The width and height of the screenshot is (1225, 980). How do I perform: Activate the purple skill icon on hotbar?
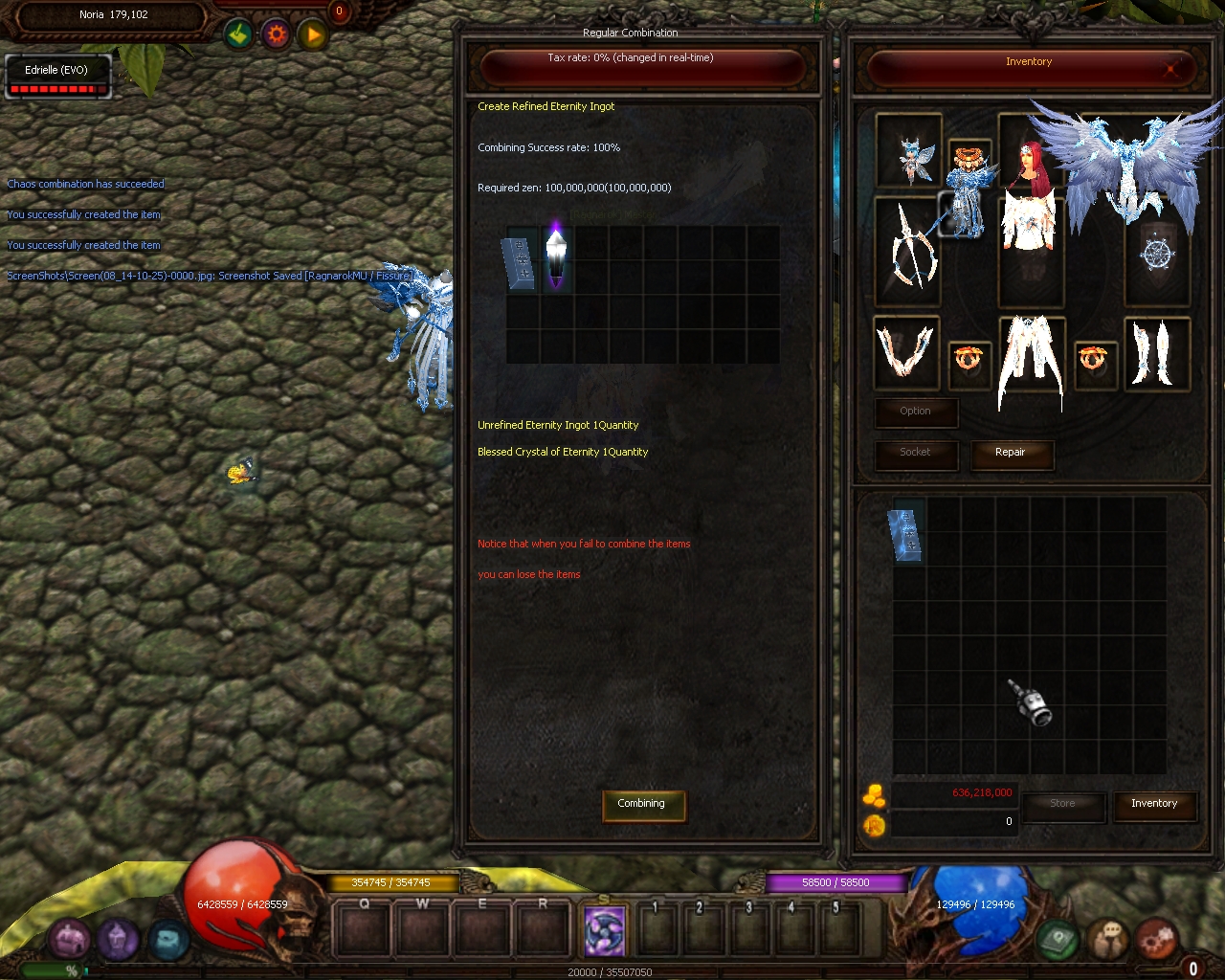[605, 930]
